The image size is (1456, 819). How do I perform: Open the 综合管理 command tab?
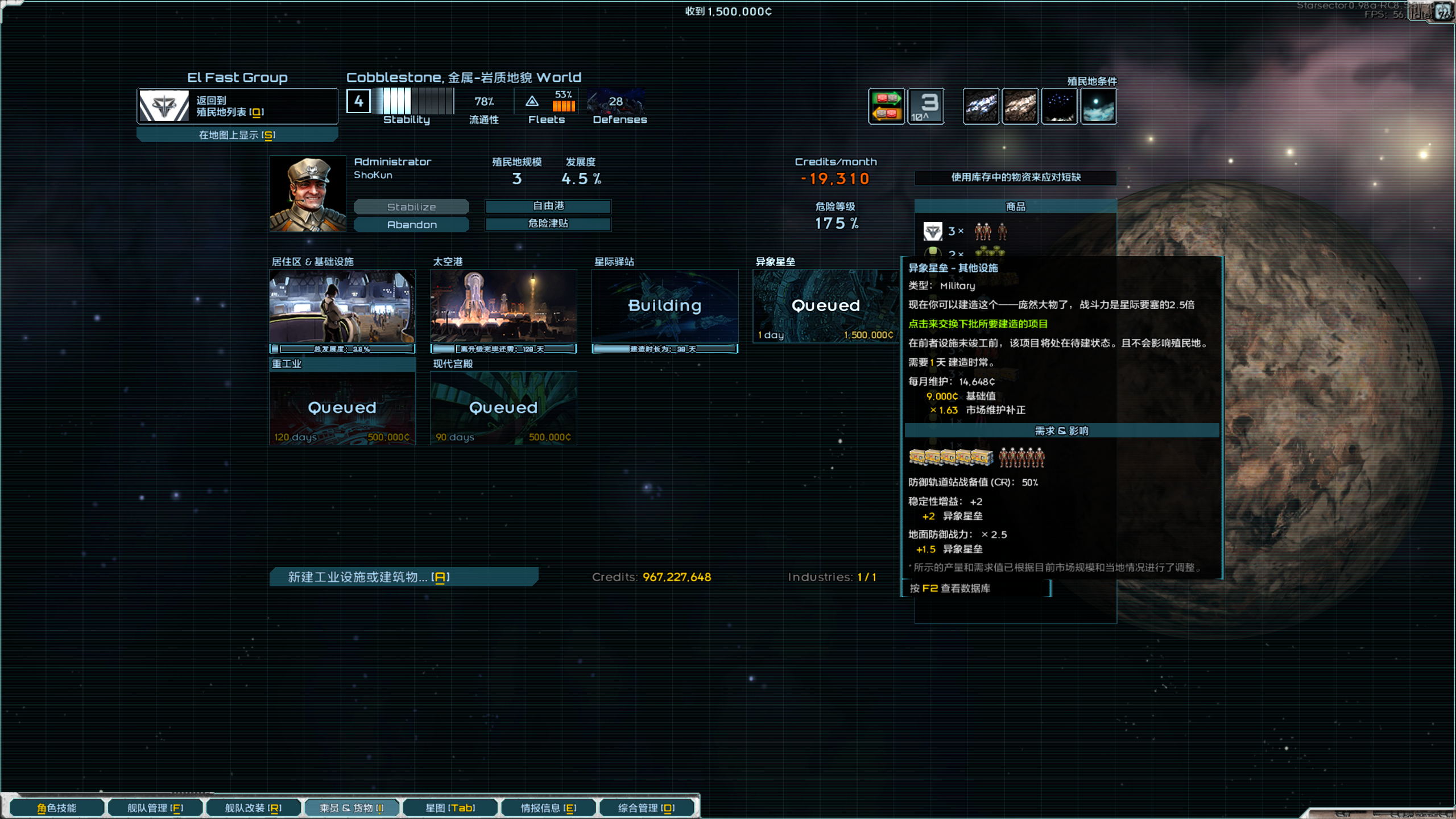[647, 808]
